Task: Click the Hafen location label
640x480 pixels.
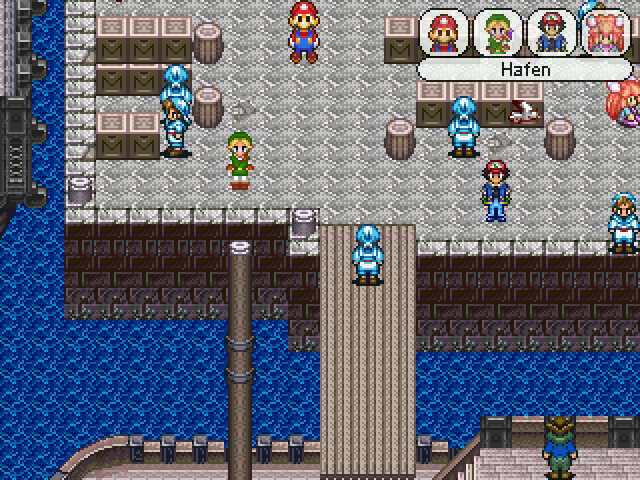Action: (x=525, y=70)
